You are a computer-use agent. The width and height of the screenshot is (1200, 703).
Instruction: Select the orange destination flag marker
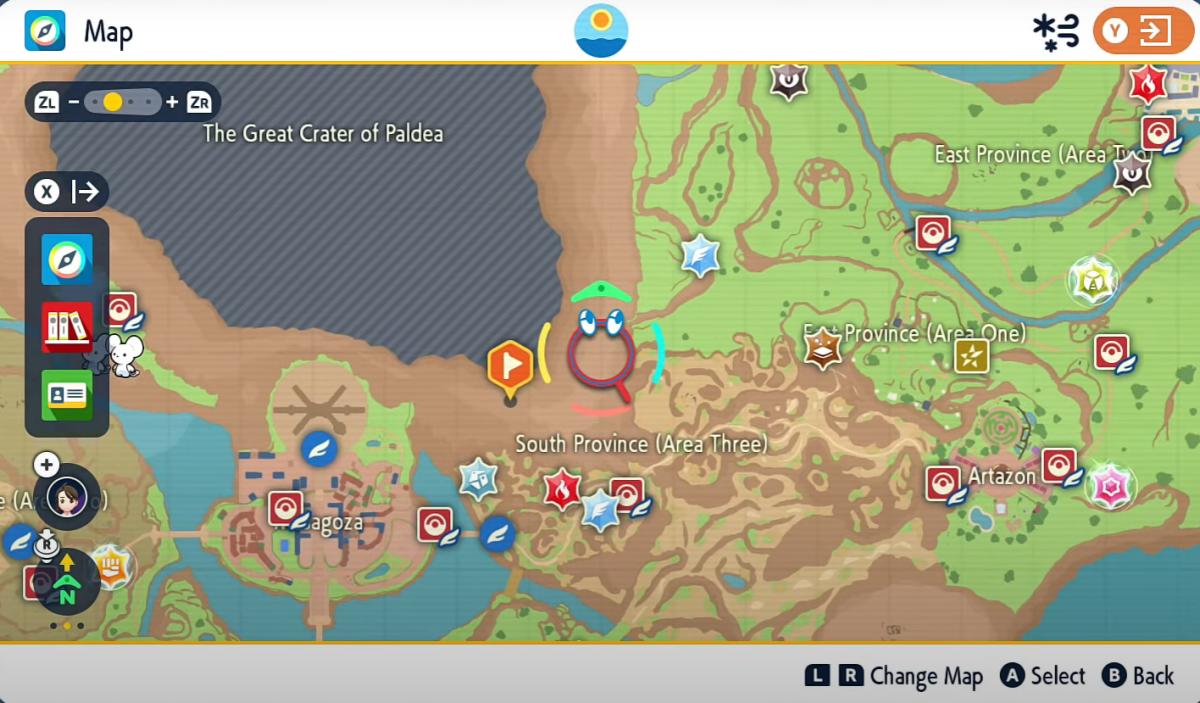tap(510, 366)
